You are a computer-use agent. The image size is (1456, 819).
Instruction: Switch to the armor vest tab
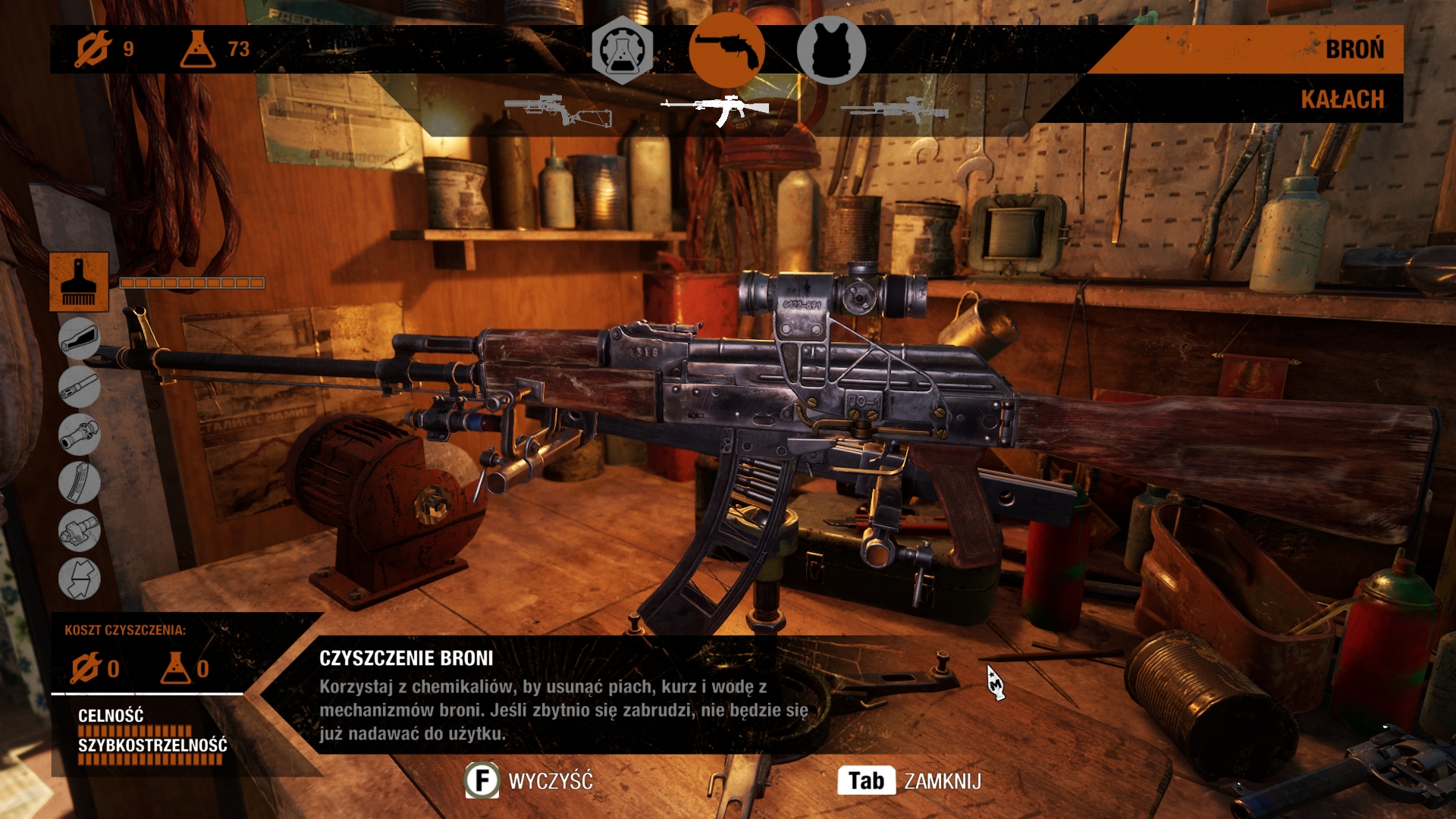pyautogui.click(x=831, y=49)
